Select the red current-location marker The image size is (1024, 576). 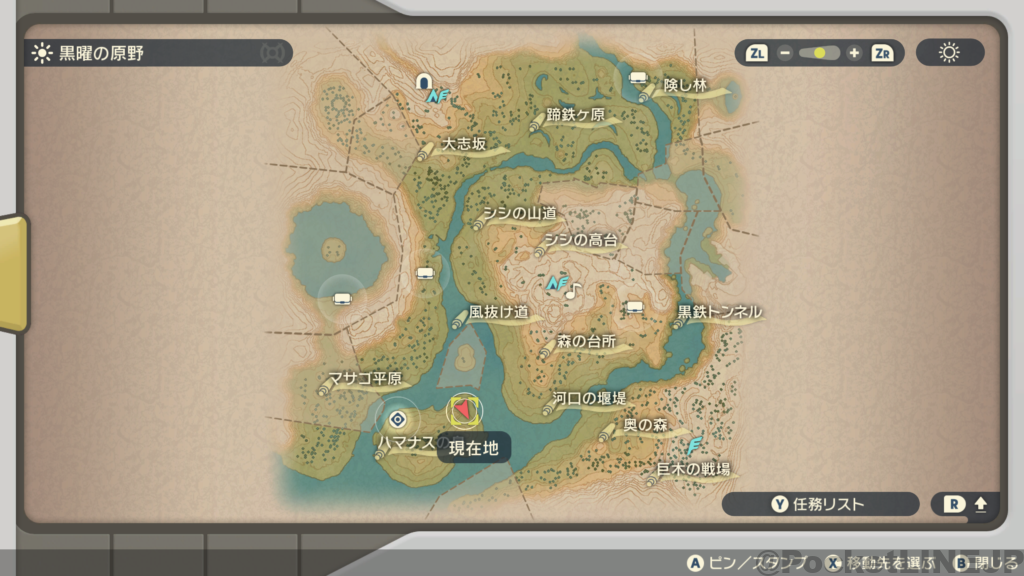(x=463, y=410)
